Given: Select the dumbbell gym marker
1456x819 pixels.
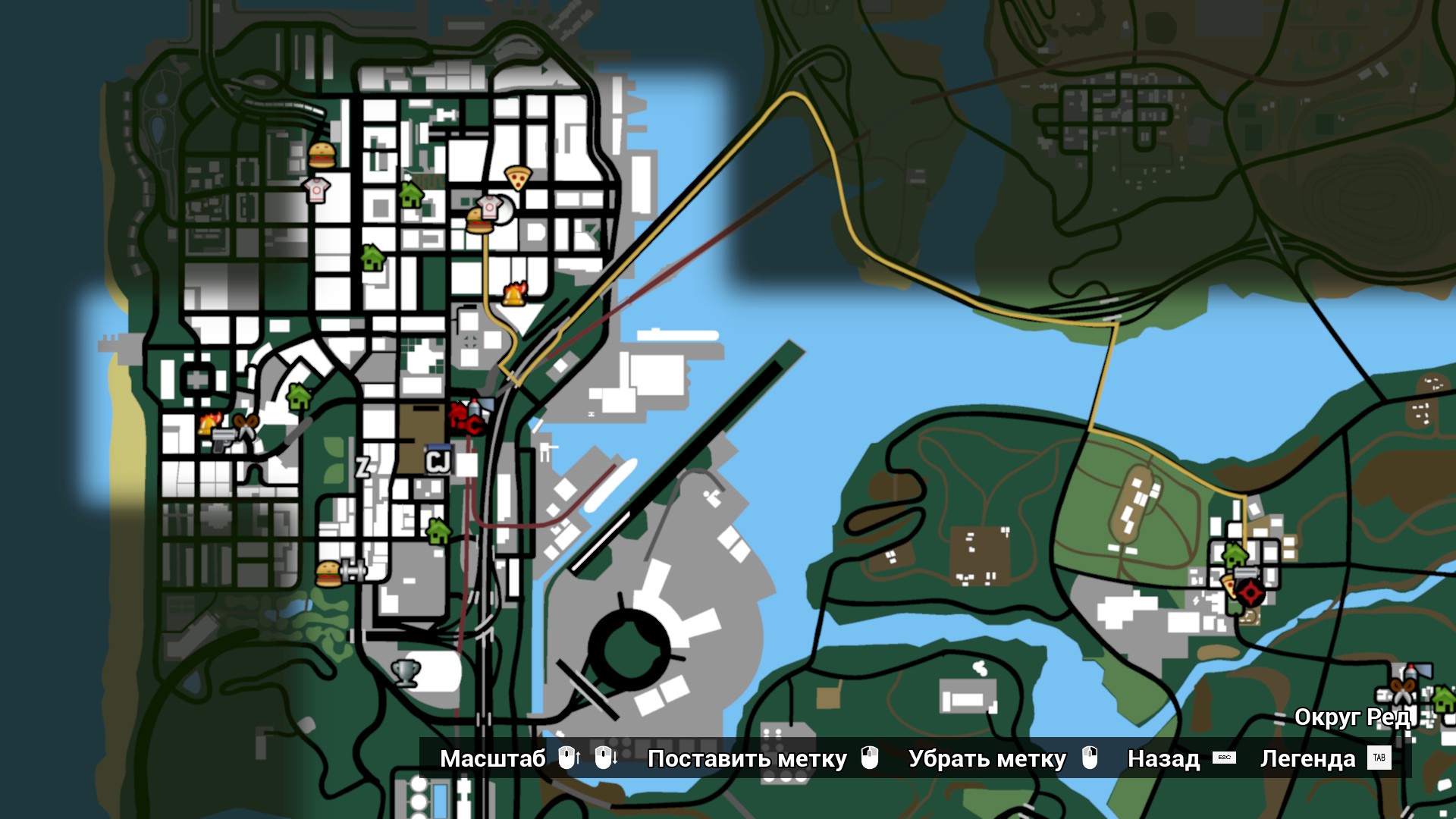Looking at the screenshot, I should 353,569.
